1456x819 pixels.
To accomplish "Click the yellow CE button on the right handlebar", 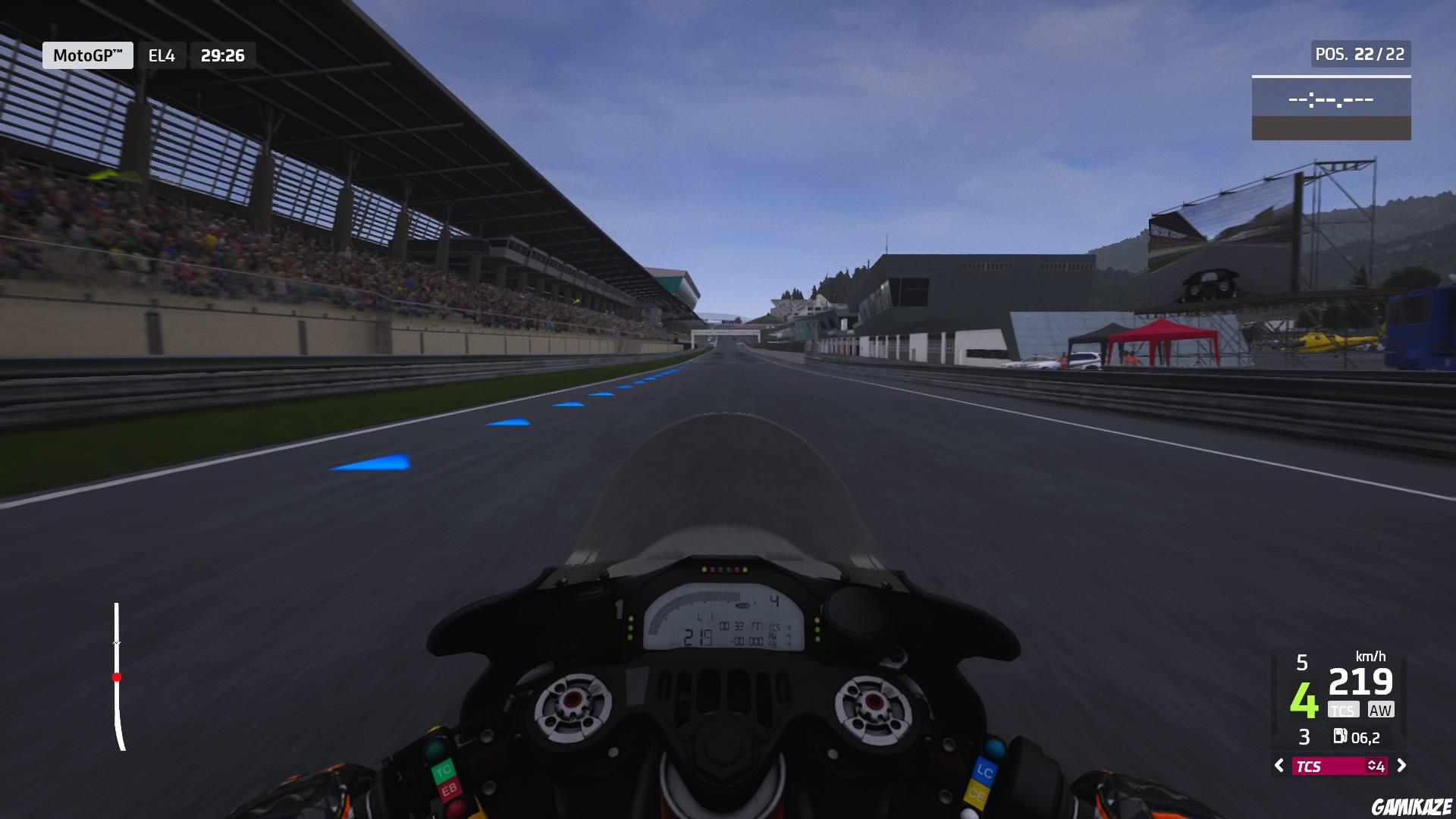I will (x=976, y=796).
